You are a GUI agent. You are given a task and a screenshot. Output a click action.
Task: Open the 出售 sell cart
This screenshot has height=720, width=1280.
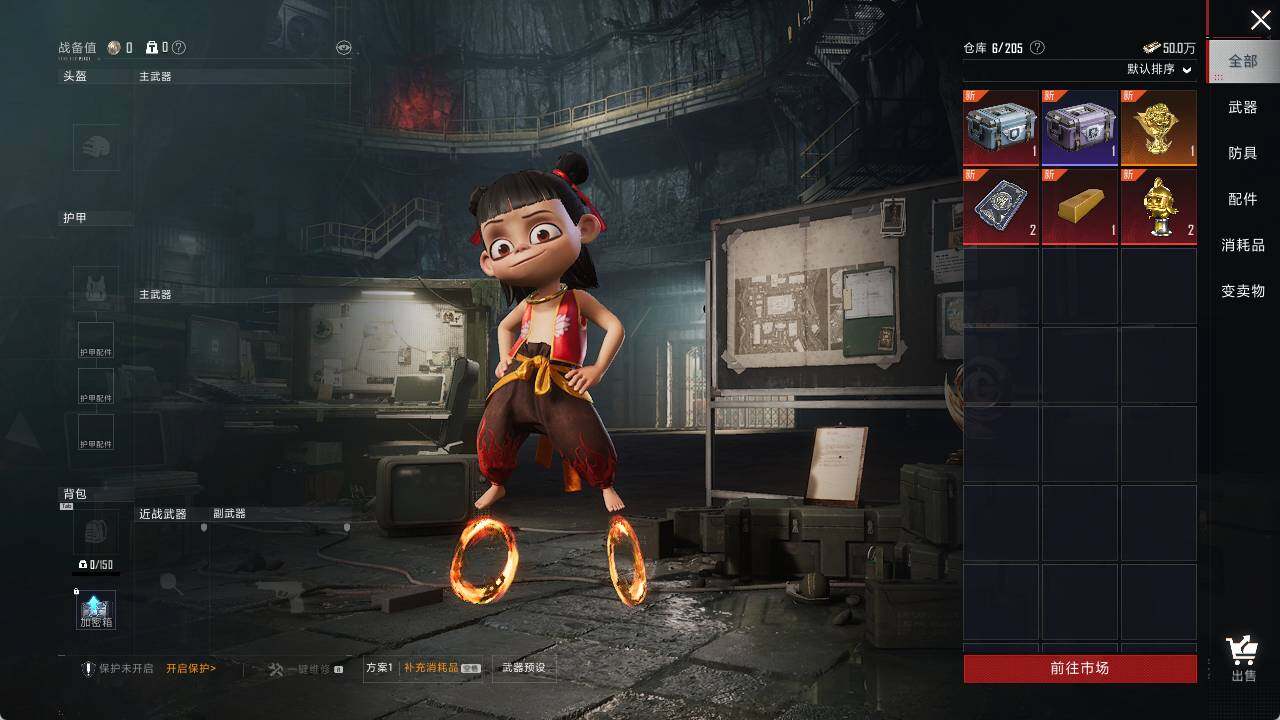pos(1243,659)
